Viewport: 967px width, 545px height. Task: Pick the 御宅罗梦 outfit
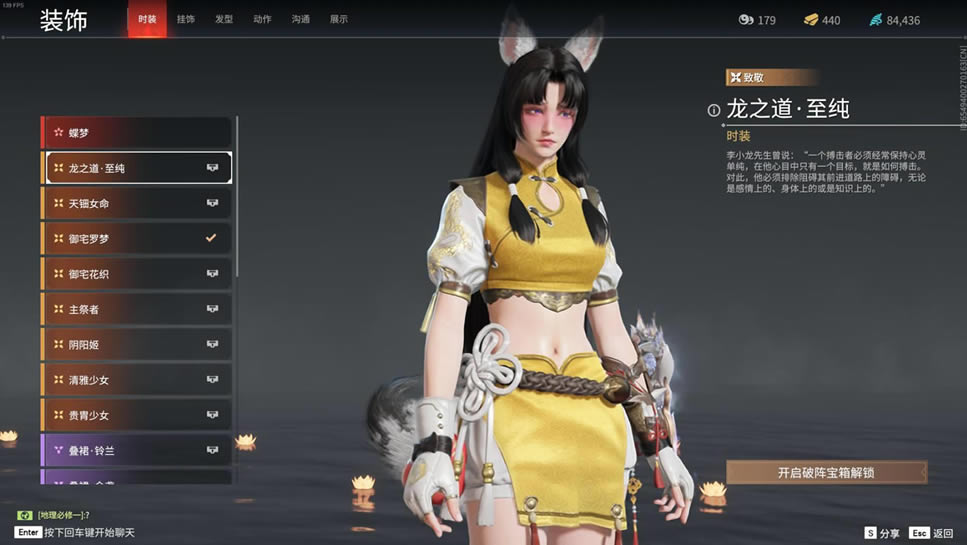(136, 239)
